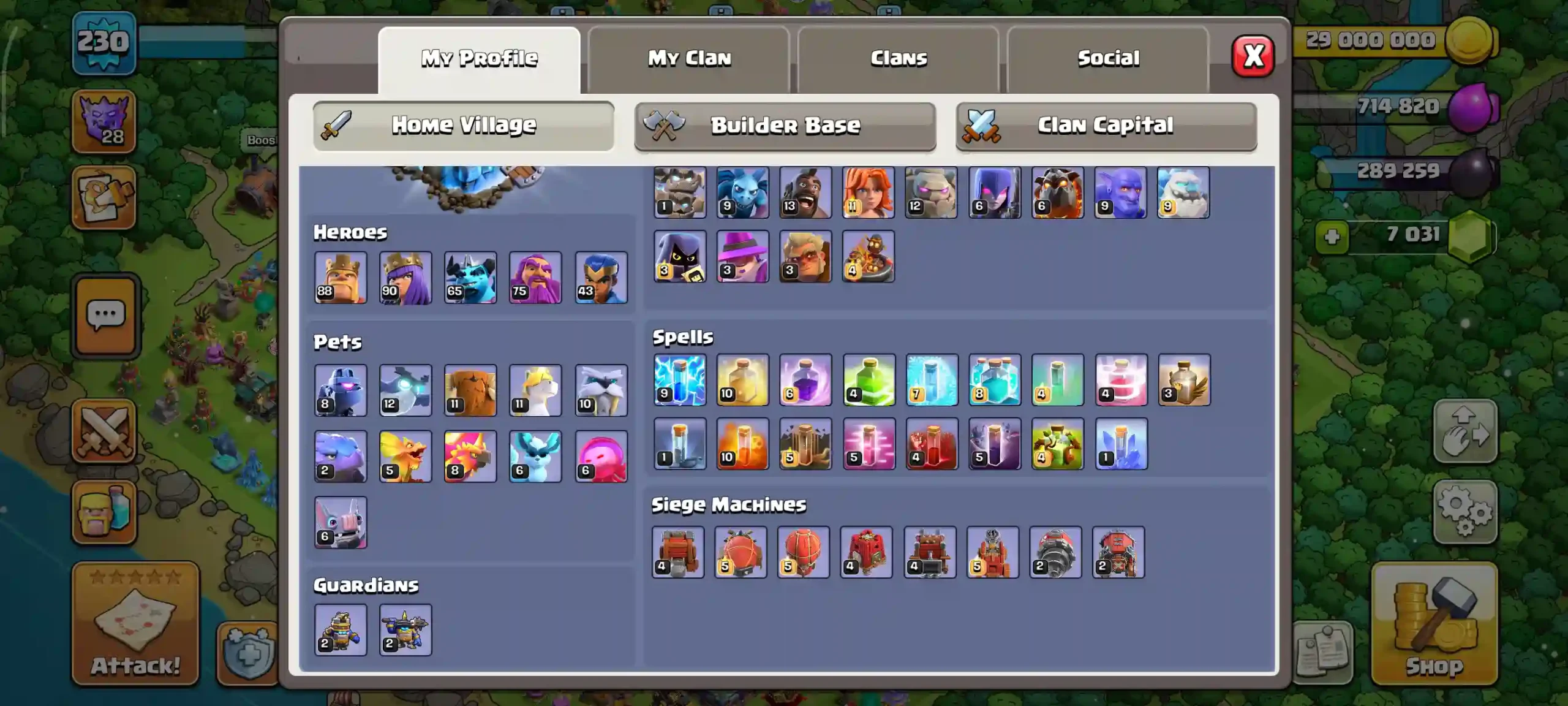Select the level 12 Electro Owl pet
This screenshot has width=1568, height=706.
pos(405,390)
